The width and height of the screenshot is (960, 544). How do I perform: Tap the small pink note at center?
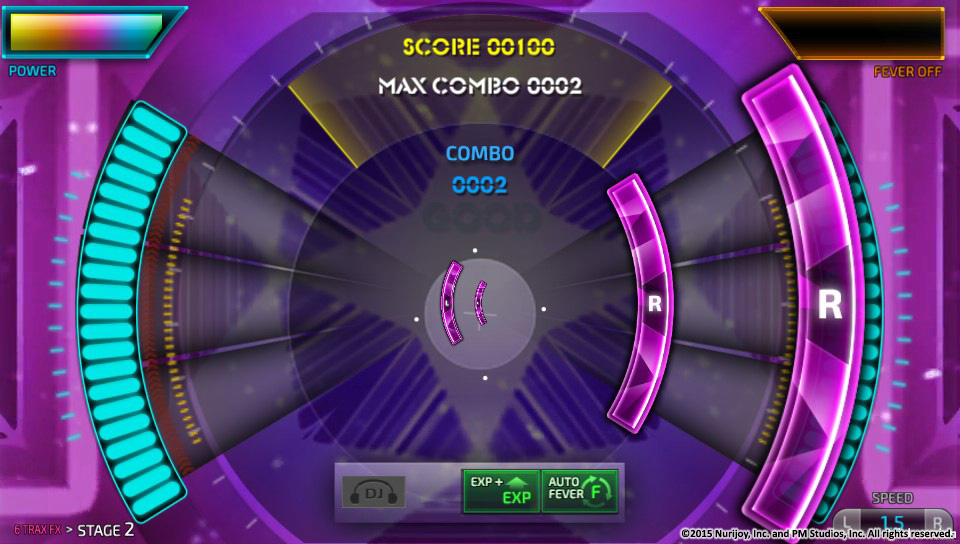[455, 303]
